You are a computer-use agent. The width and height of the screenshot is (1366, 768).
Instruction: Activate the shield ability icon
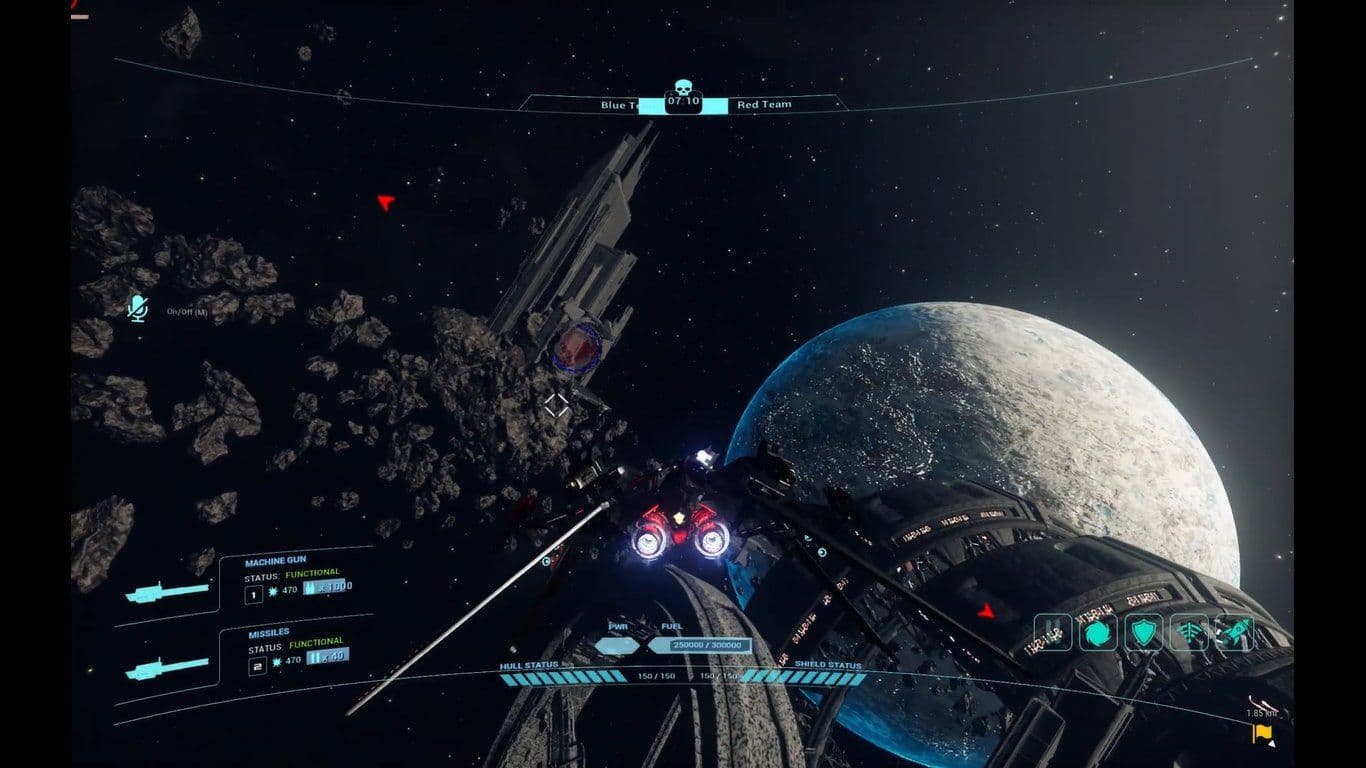pyautogui.click(x=1143, y=632)
